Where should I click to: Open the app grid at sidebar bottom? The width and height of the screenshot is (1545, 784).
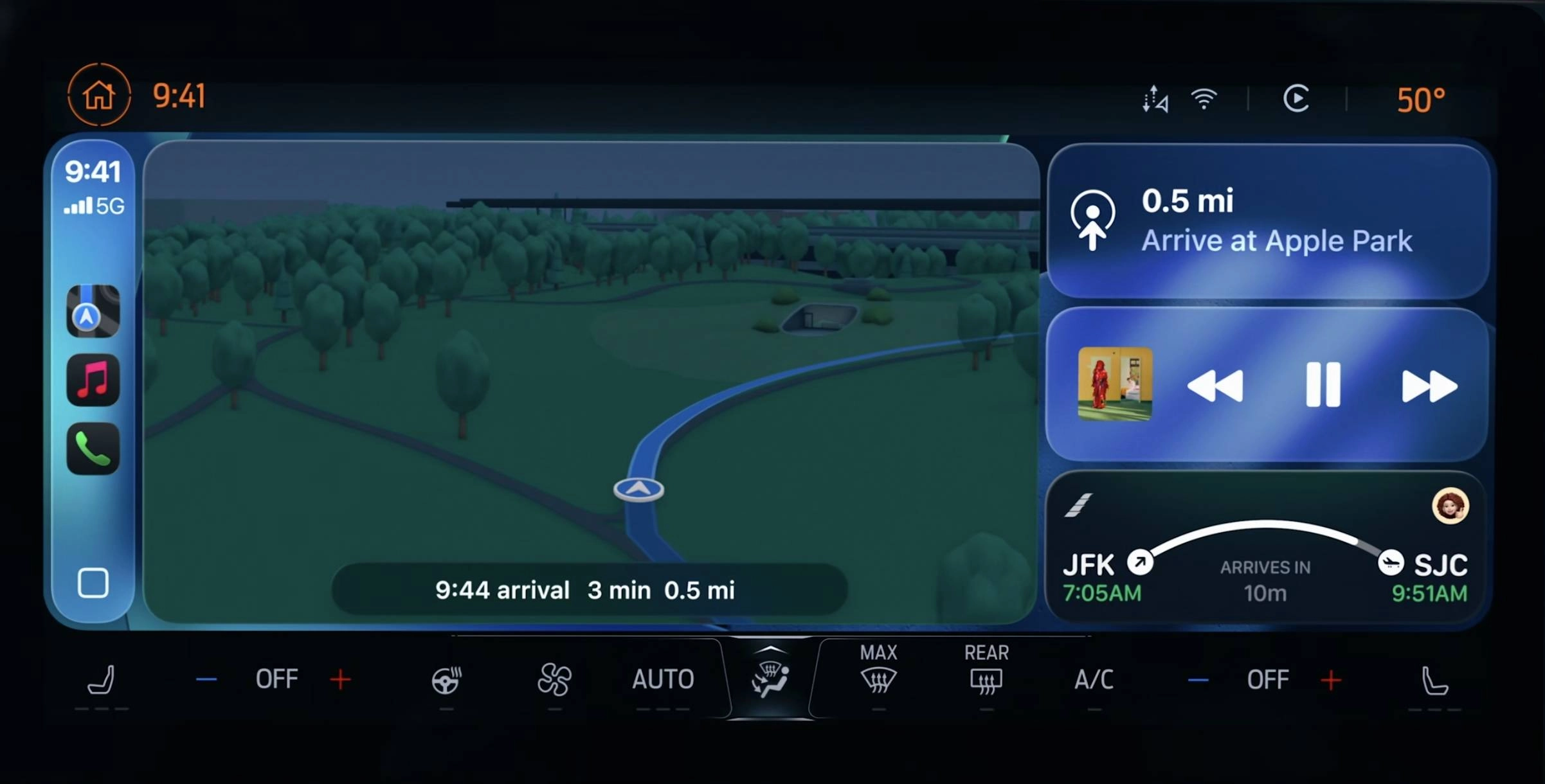coord(95,584)
